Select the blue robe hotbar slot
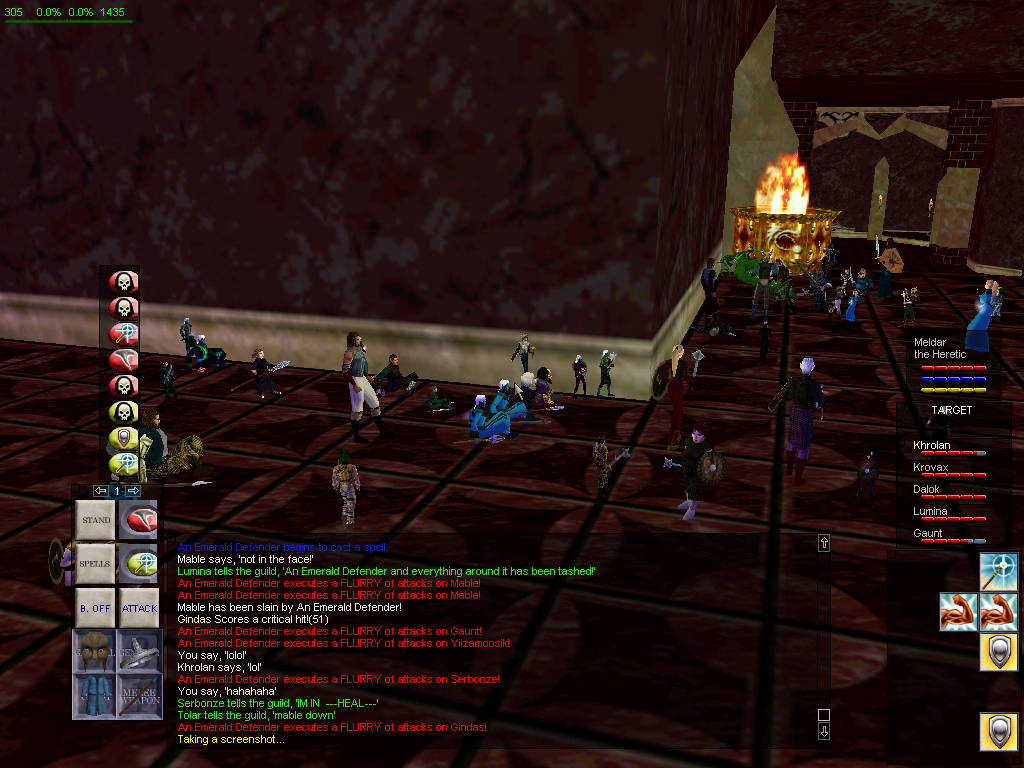The width and height of the screenshot is (1024, 768). point(96,694)
